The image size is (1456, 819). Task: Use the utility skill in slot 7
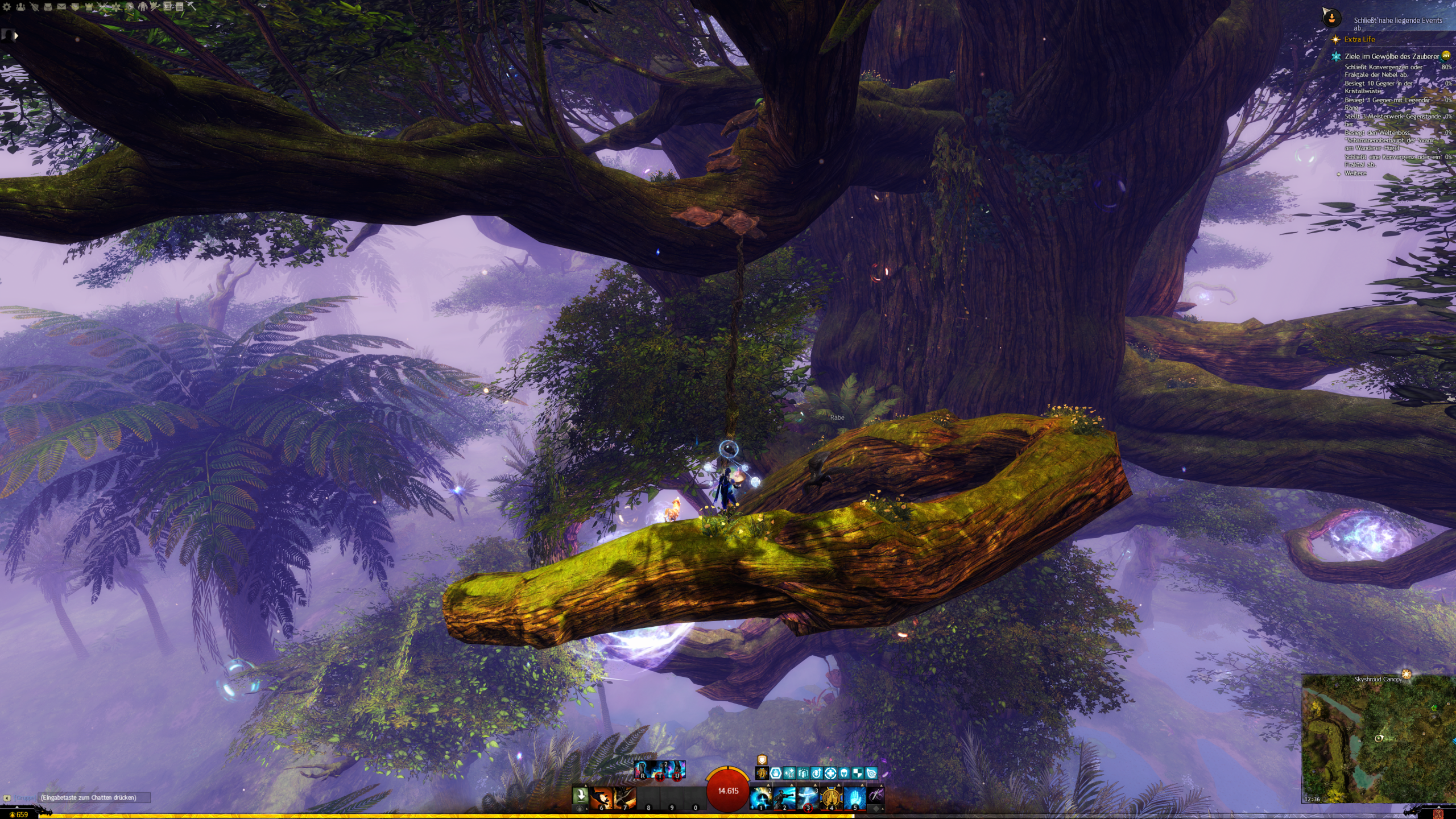pyautogui.click(x=624, y=797)
